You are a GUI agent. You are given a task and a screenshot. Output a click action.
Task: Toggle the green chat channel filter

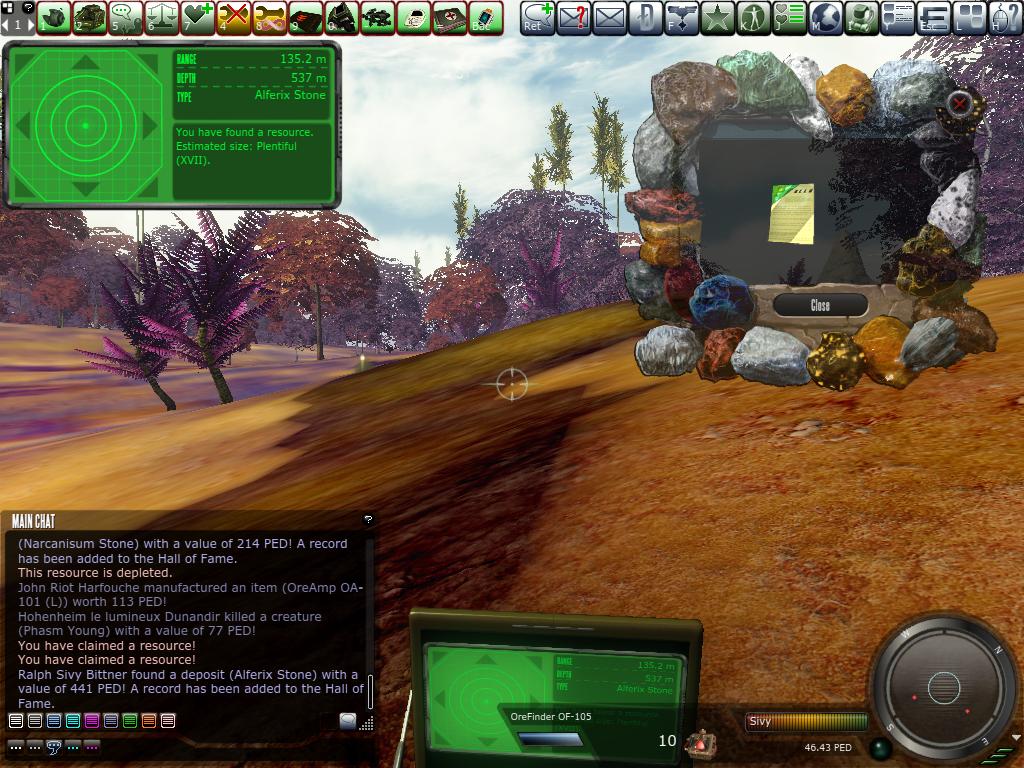pyautogui.click(x=130, y=721)
